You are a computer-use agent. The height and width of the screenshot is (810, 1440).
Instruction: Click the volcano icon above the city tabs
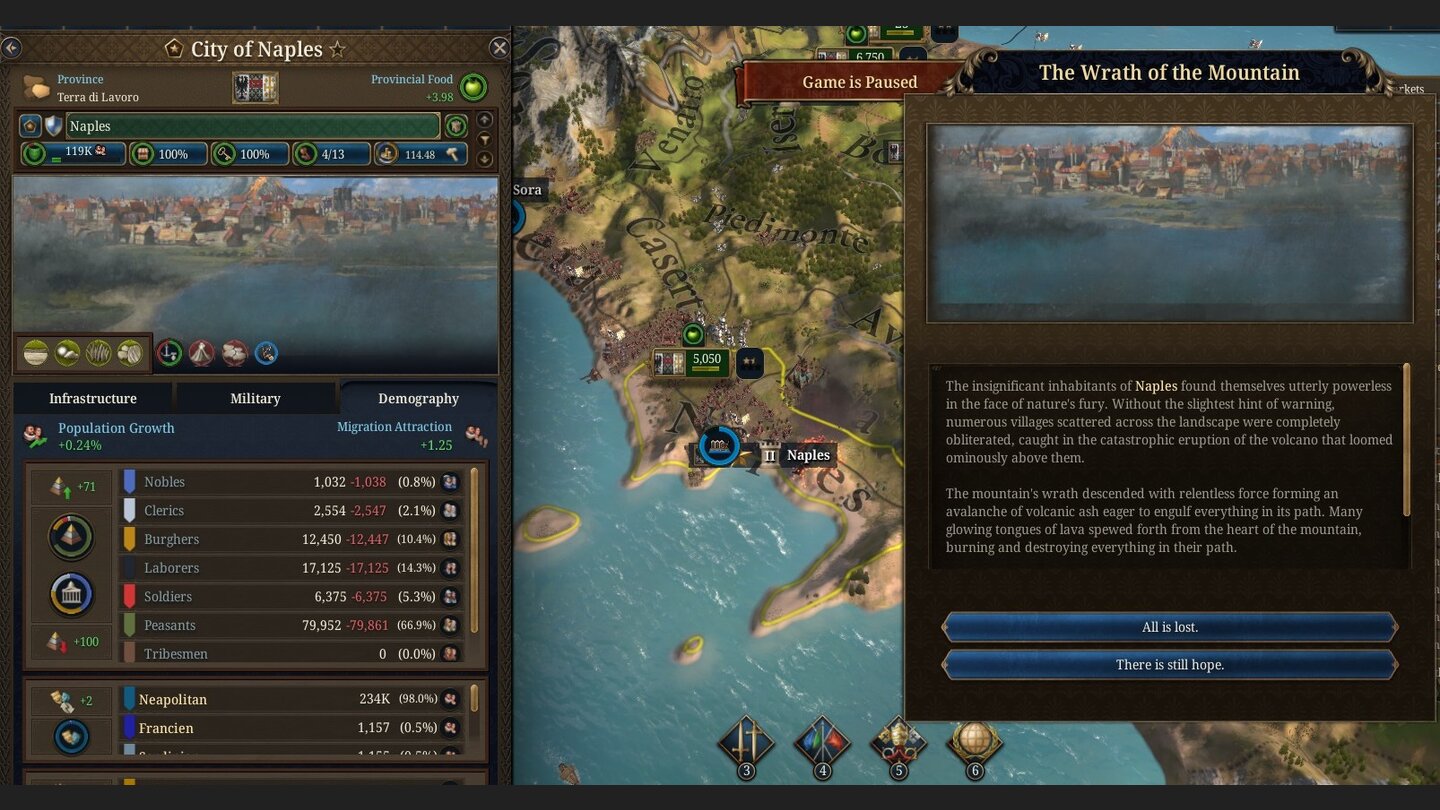tap(201, 353)
